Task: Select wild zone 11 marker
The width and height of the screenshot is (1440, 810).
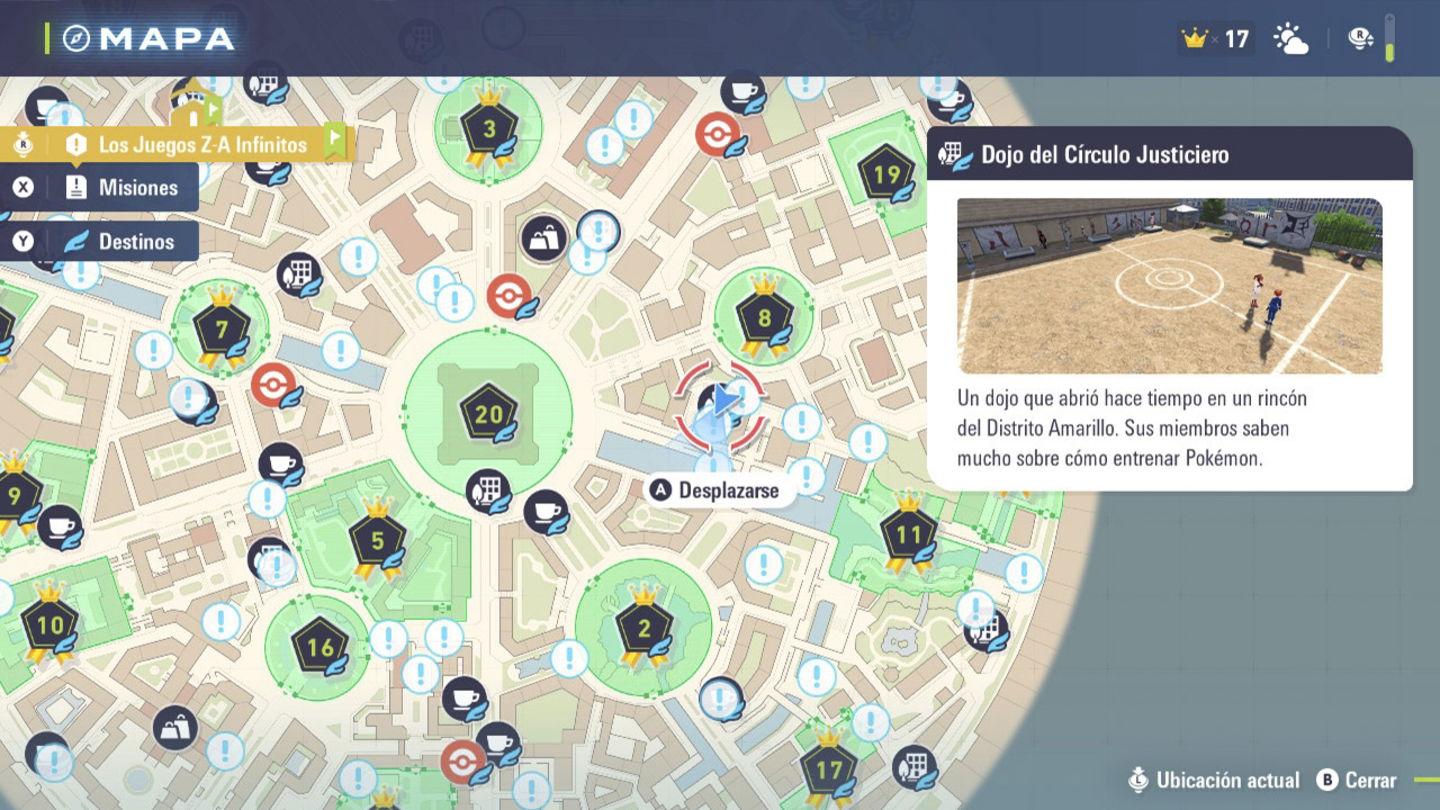Action: pos(907,535)
